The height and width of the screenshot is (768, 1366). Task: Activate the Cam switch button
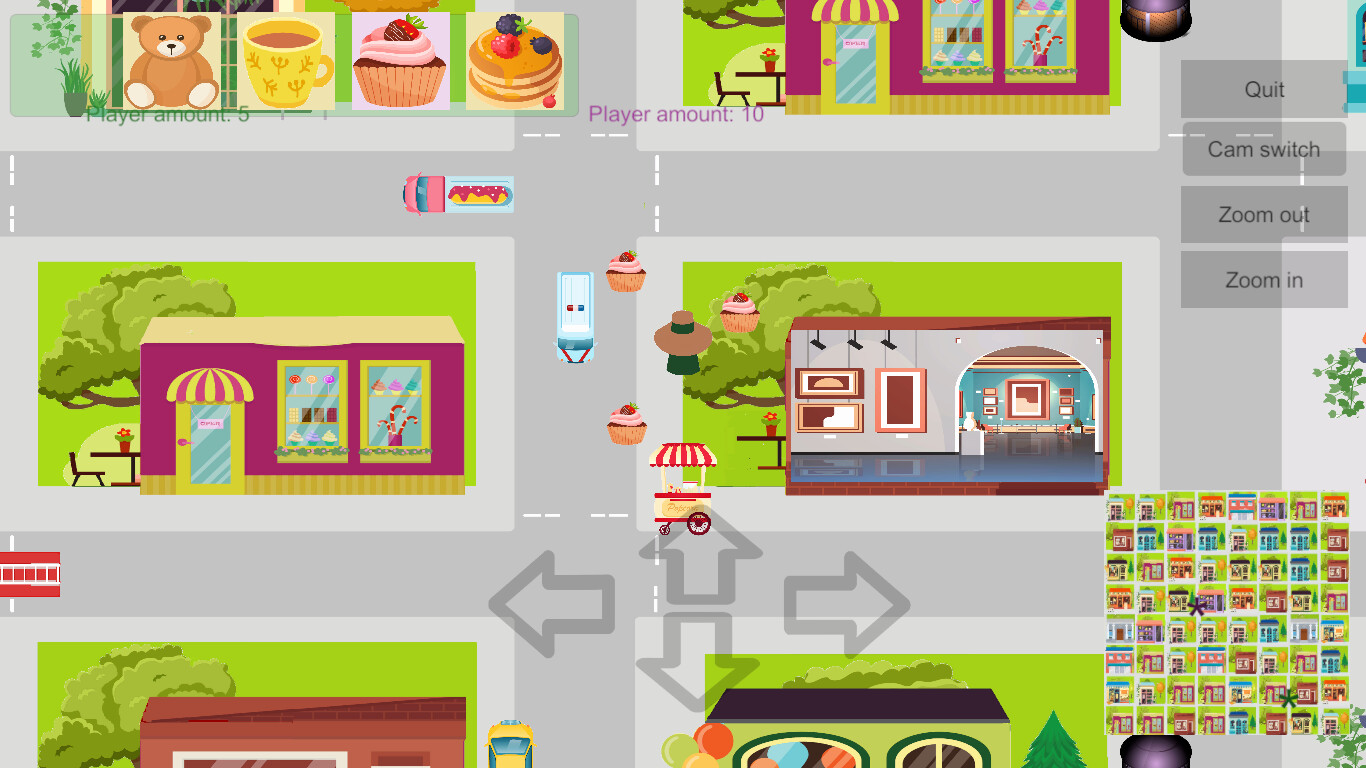tap(1264, 148)
